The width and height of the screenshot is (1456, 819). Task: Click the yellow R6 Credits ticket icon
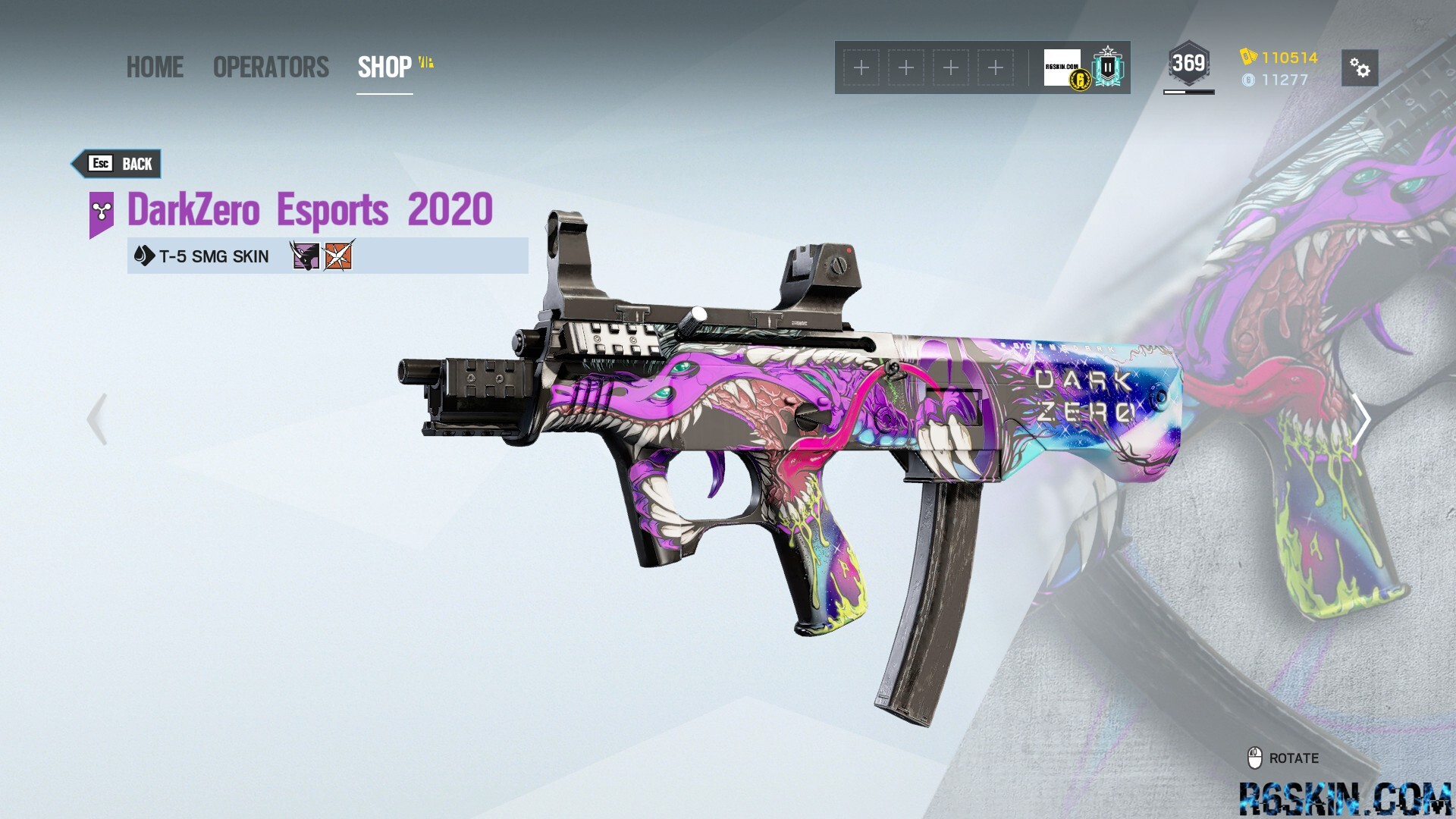(1247, 55)
